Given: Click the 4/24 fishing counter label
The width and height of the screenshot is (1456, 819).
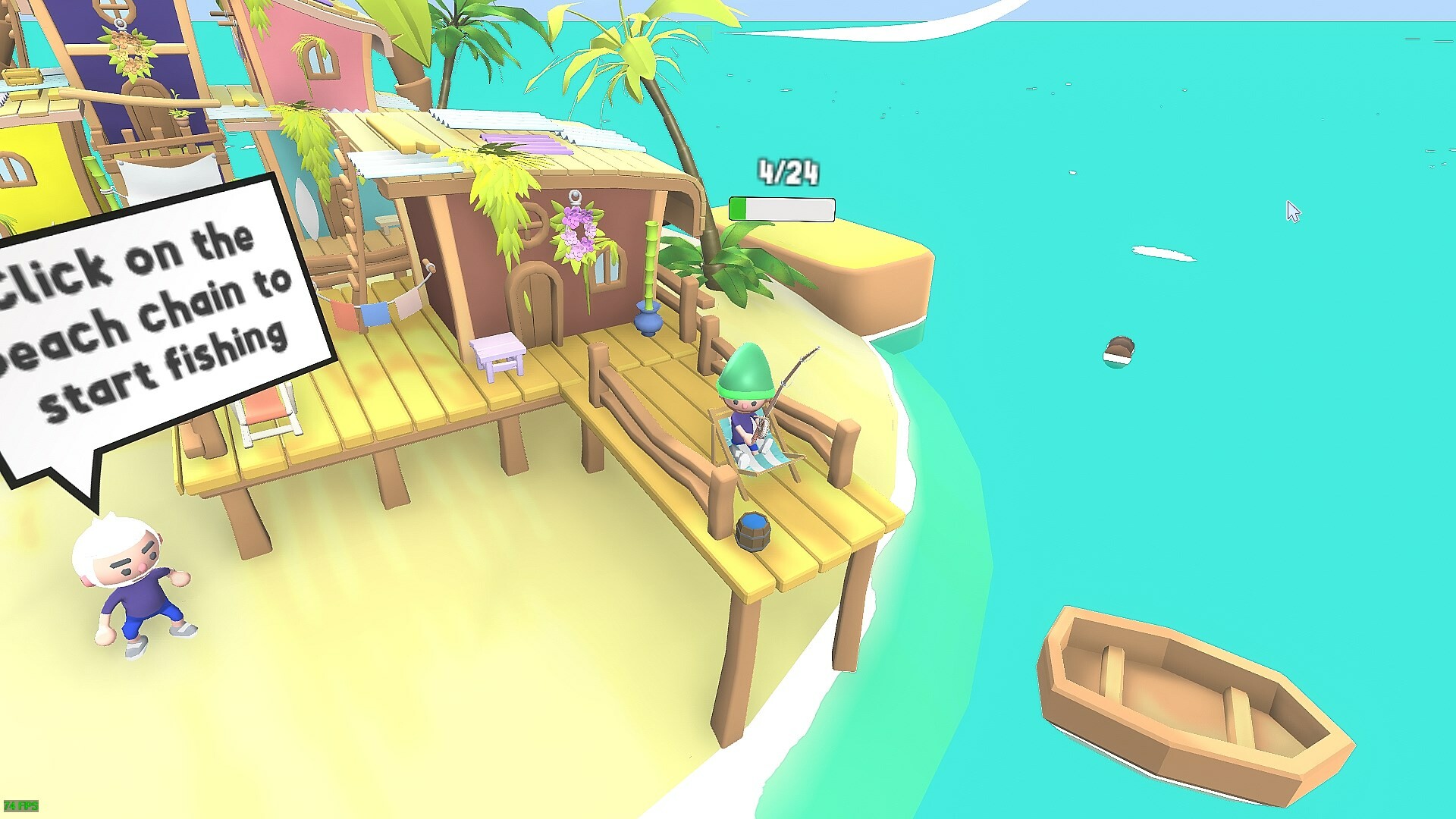Looking at the screenshot, I should pos(786,171).
